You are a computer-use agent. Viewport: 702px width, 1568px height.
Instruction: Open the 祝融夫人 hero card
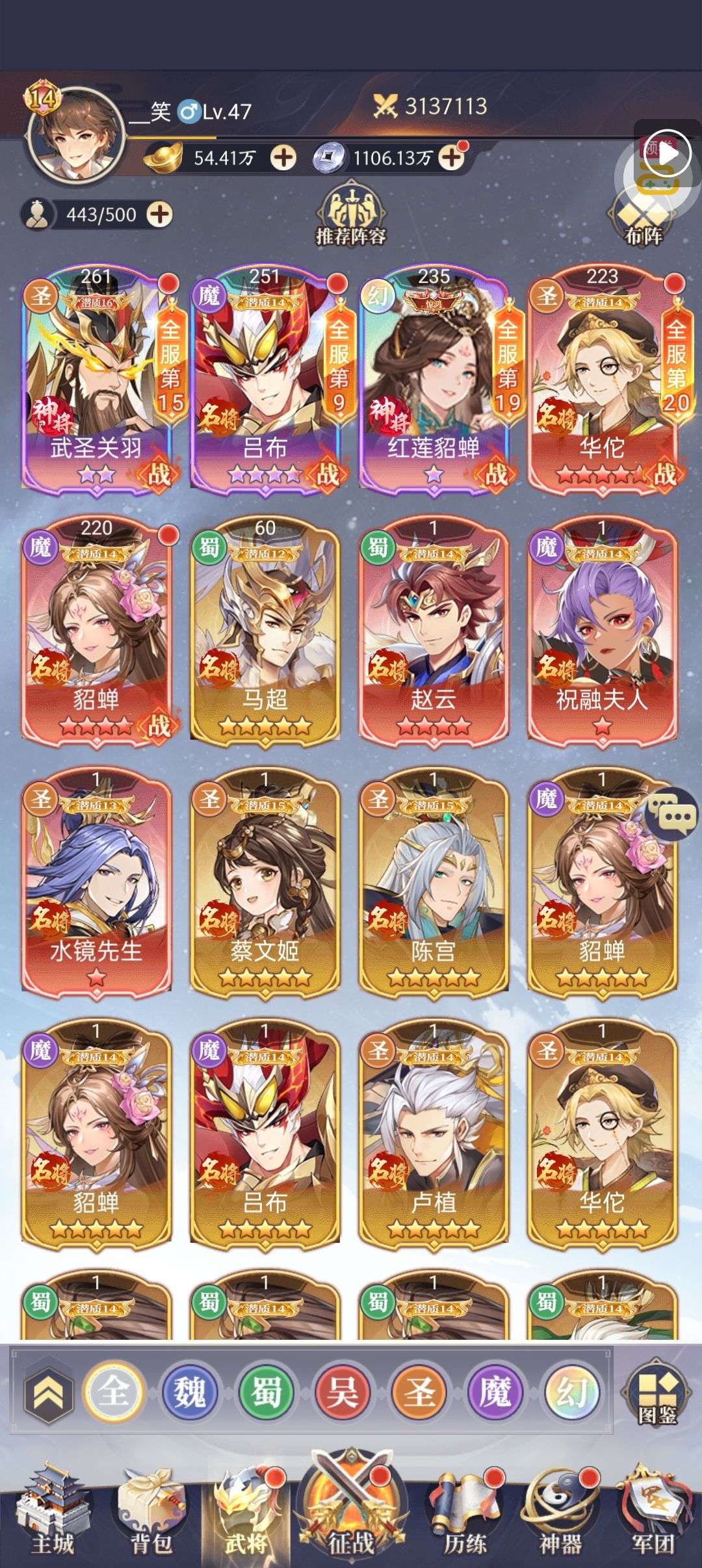click(x=602, y=631)
